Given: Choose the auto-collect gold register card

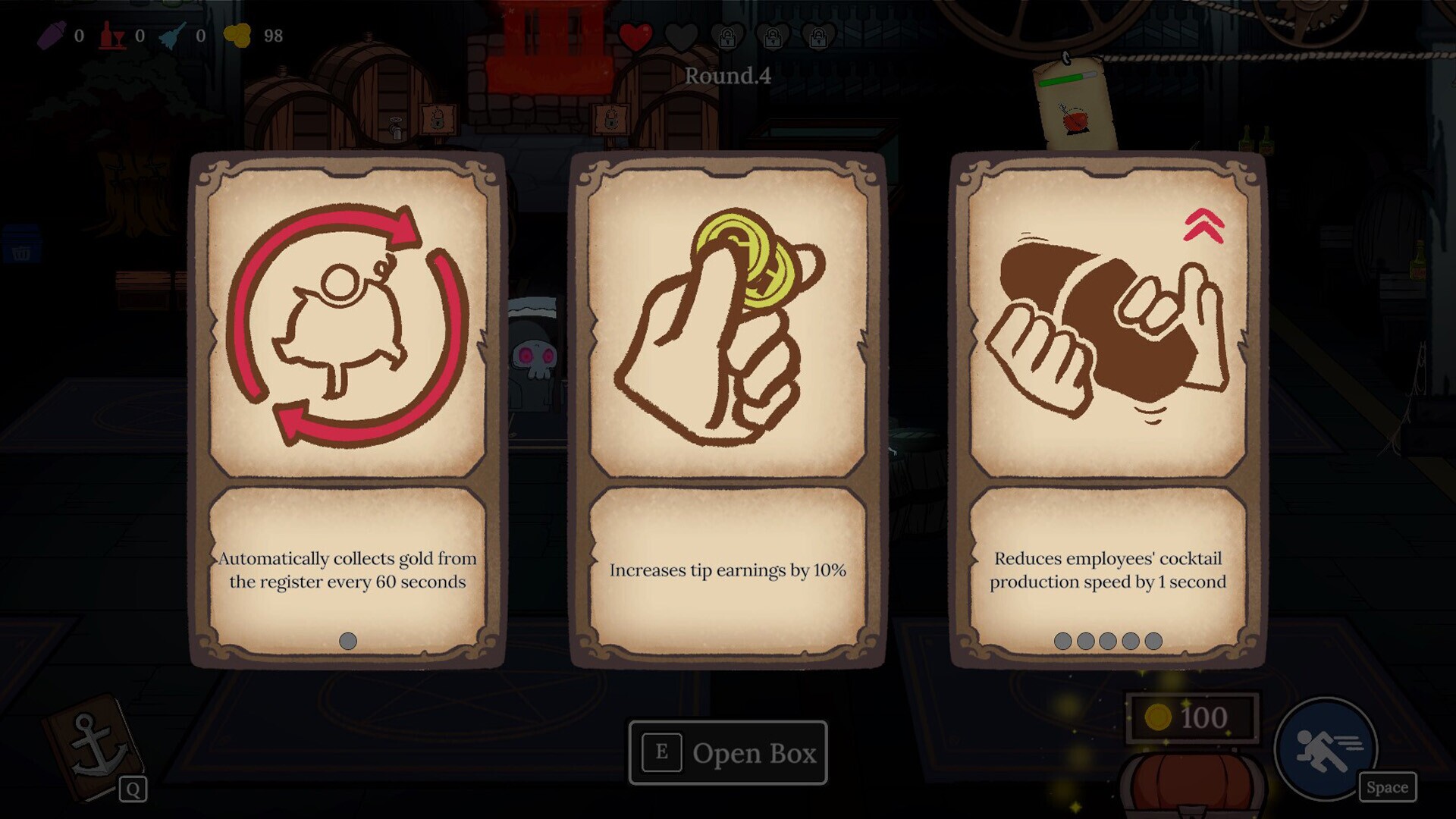Looking at the screenshot, I should pyautogui.click(x=347, y=409).
